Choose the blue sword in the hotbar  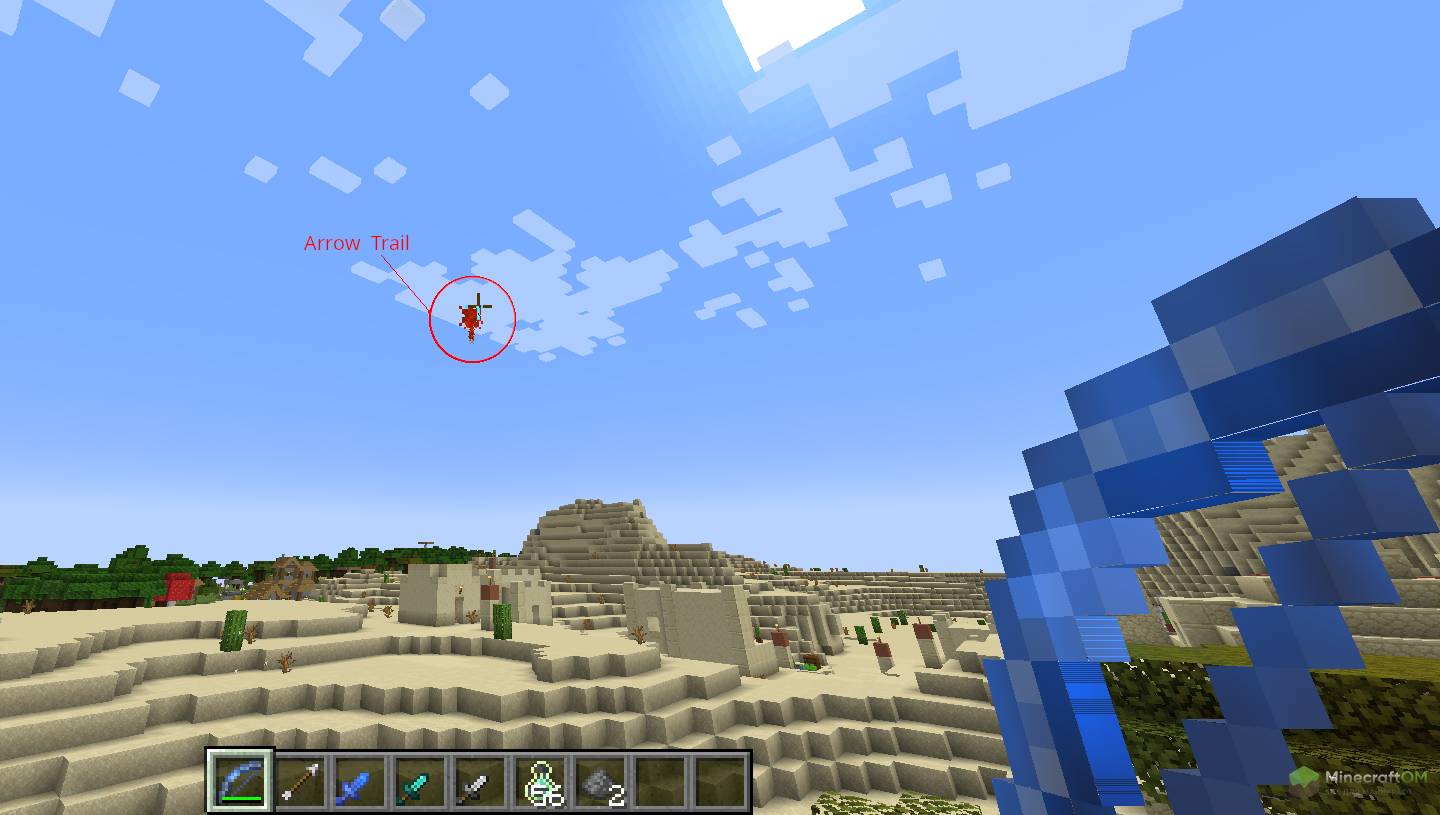pos(360,781)
